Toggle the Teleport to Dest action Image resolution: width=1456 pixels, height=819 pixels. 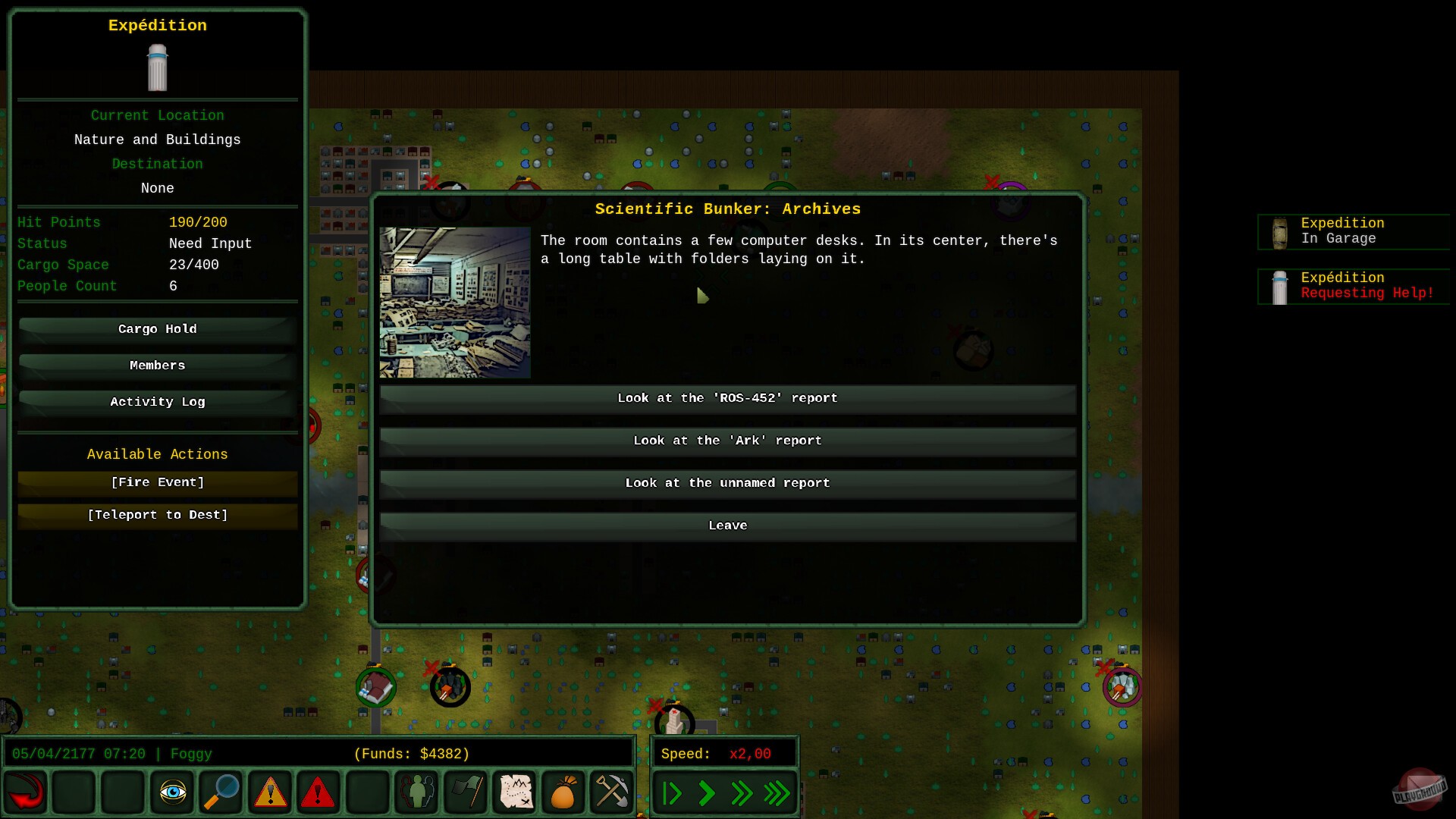click(157, 515)
